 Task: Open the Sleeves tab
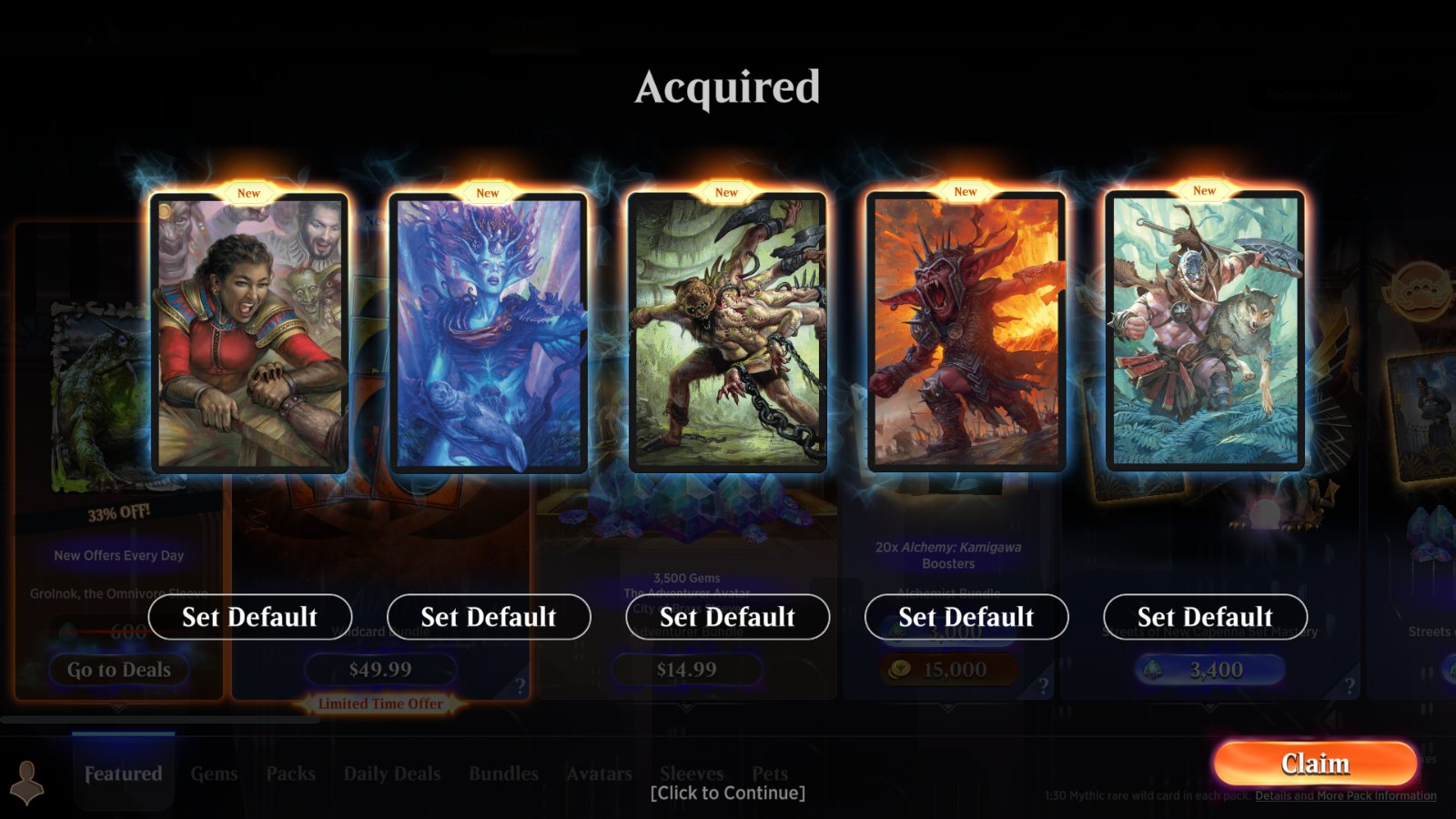point(692,773)
